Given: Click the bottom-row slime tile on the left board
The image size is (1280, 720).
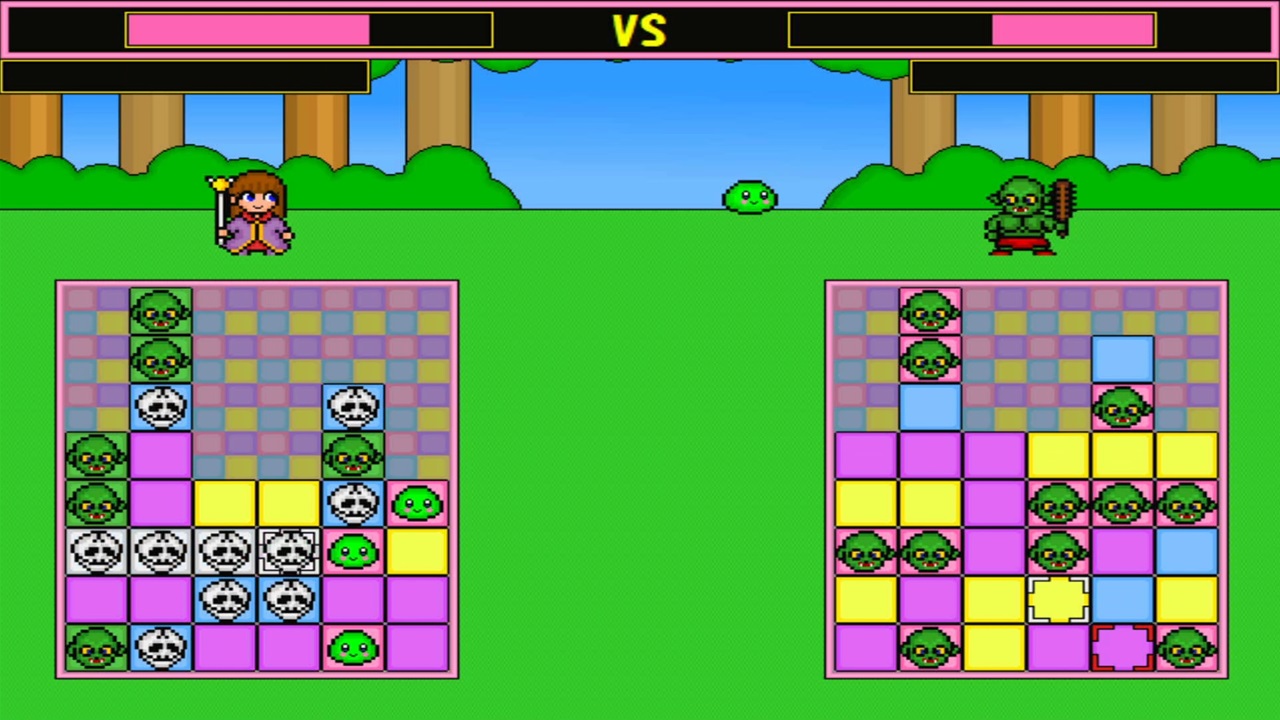Looking at the screenshot, I should pos(353,647).
